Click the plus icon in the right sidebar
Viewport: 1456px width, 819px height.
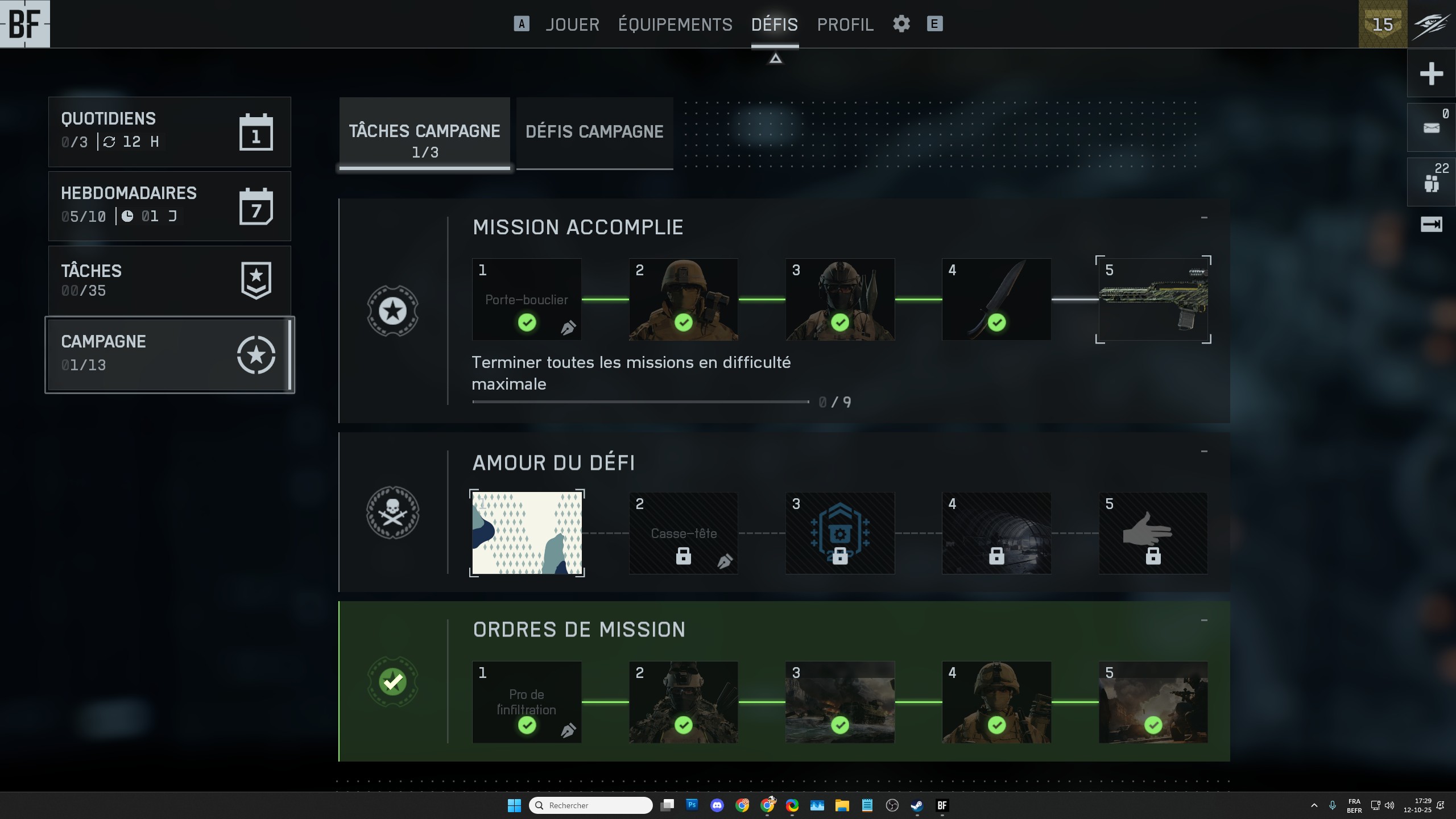coord(1432,73)
